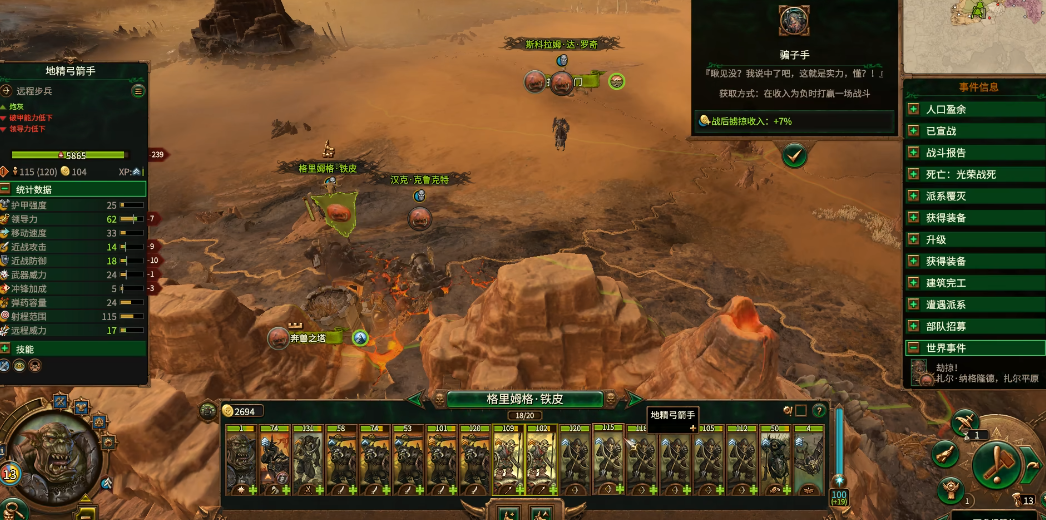The width and height of the screenshot is (1046, 520).
Task: Expand the 升级 event entry
Action: click(913, 240)
